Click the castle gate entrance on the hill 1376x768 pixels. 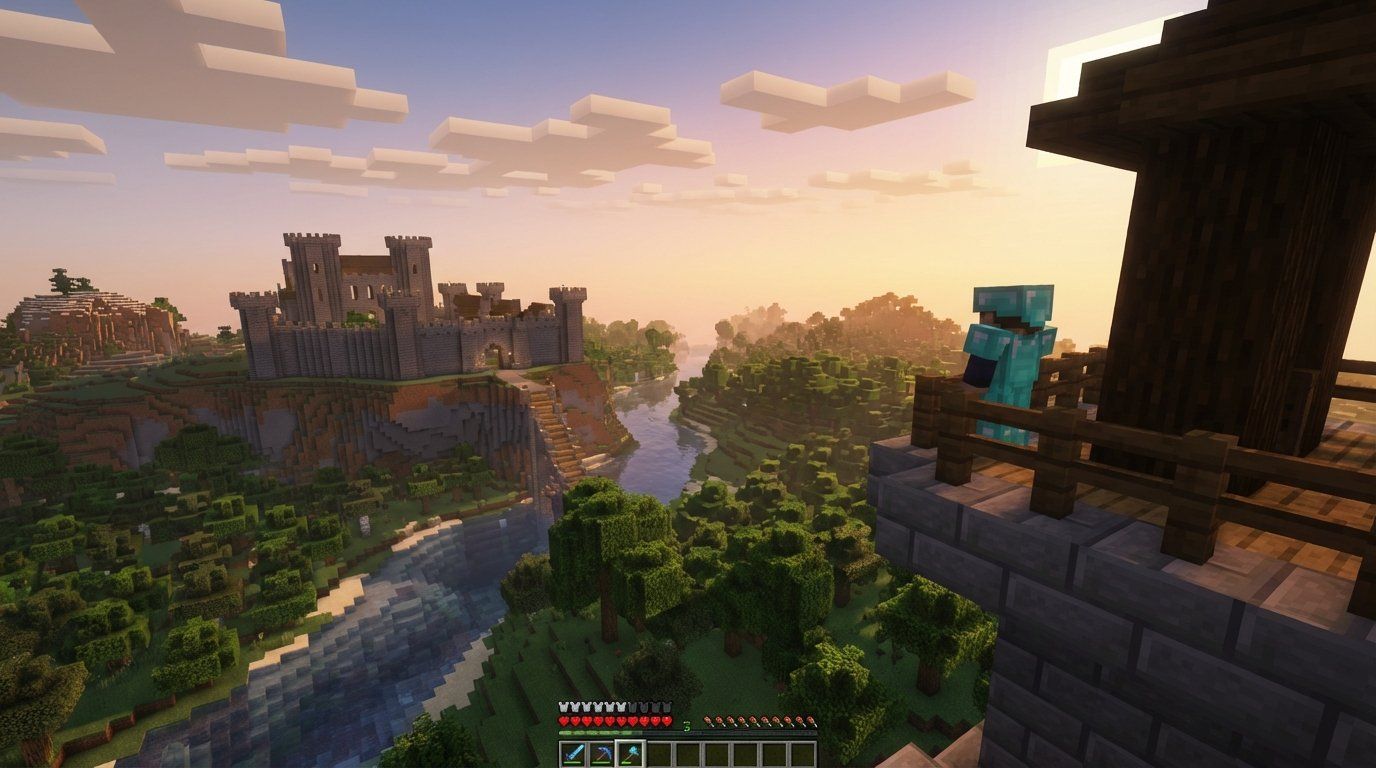click(x=492, y=357)
